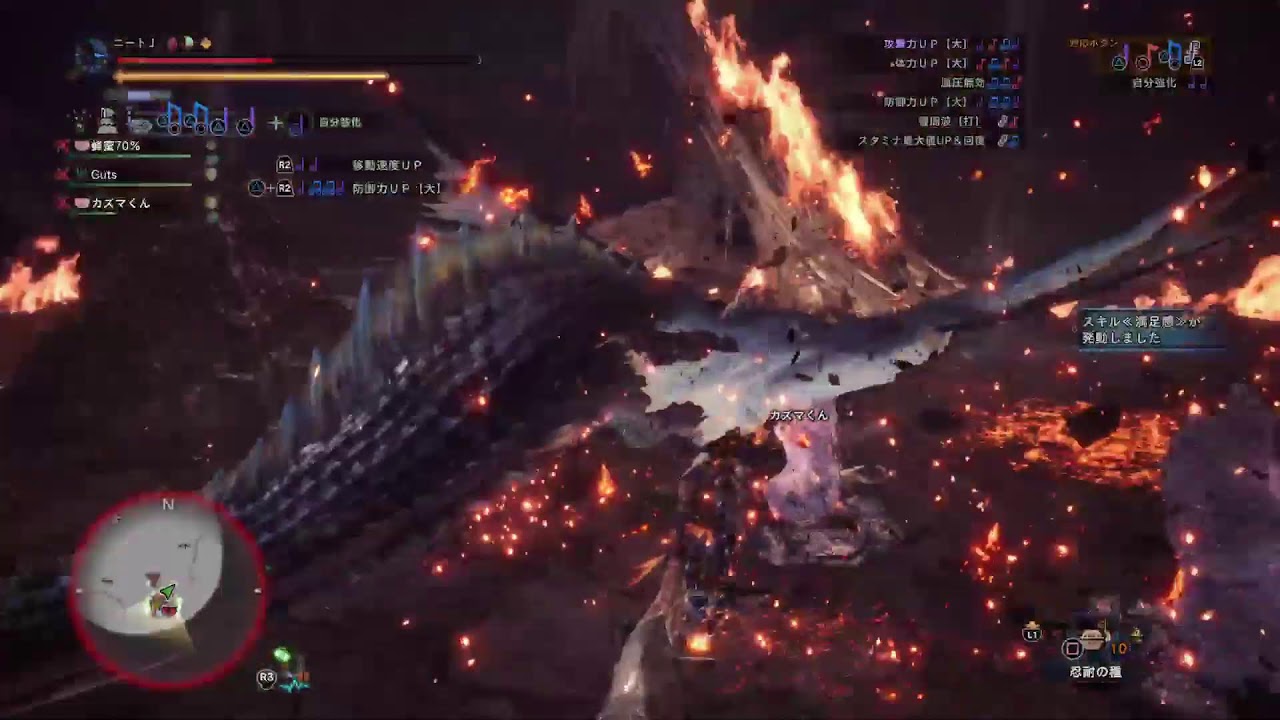Click the heart icon next to カズマくん
The width and height of the screenshot is (1280, 720).
coord(82,203)
